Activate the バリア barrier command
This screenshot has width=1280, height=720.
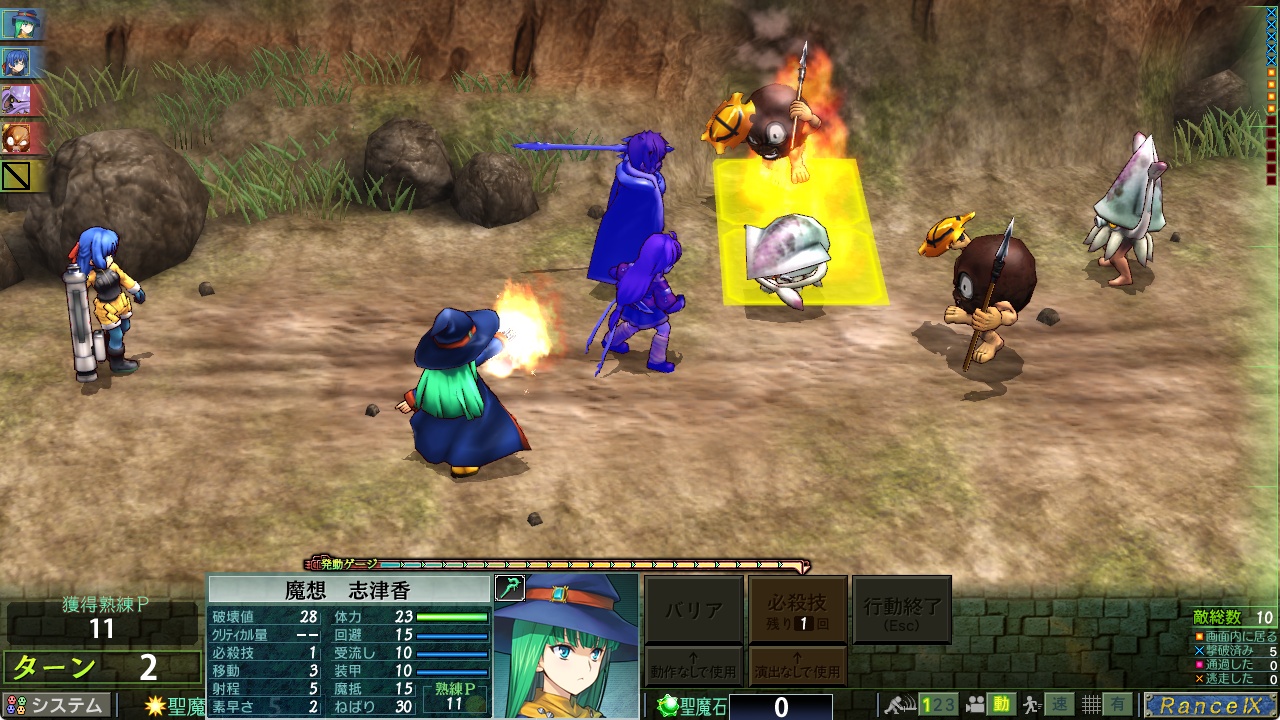693,609
